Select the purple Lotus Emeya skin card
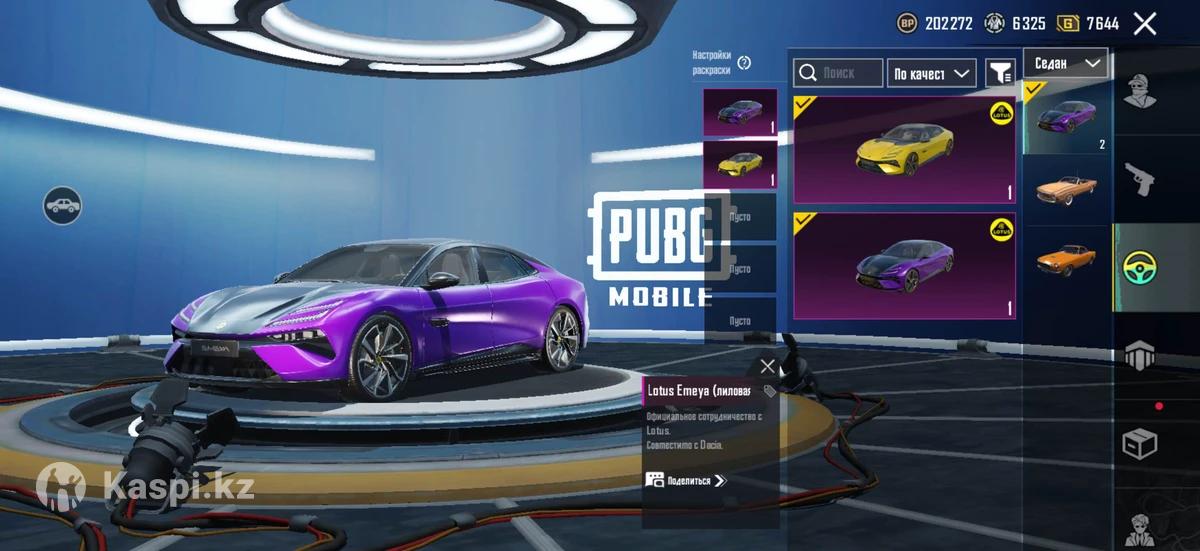The height and width of the screenshot is (551, 1200). (x=904, y=266)
